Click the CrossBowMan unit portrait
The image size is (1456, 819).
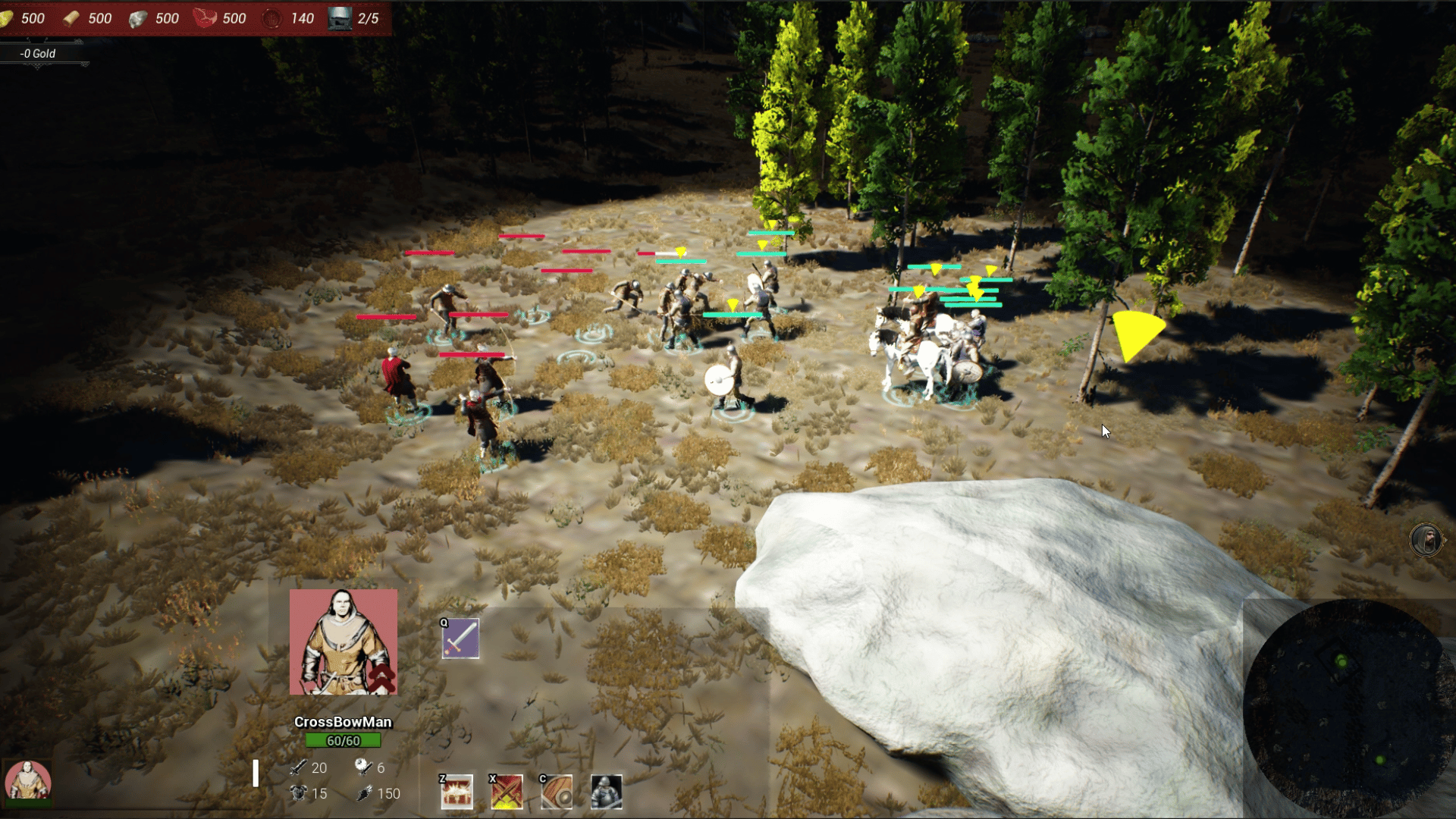(343, 642)
